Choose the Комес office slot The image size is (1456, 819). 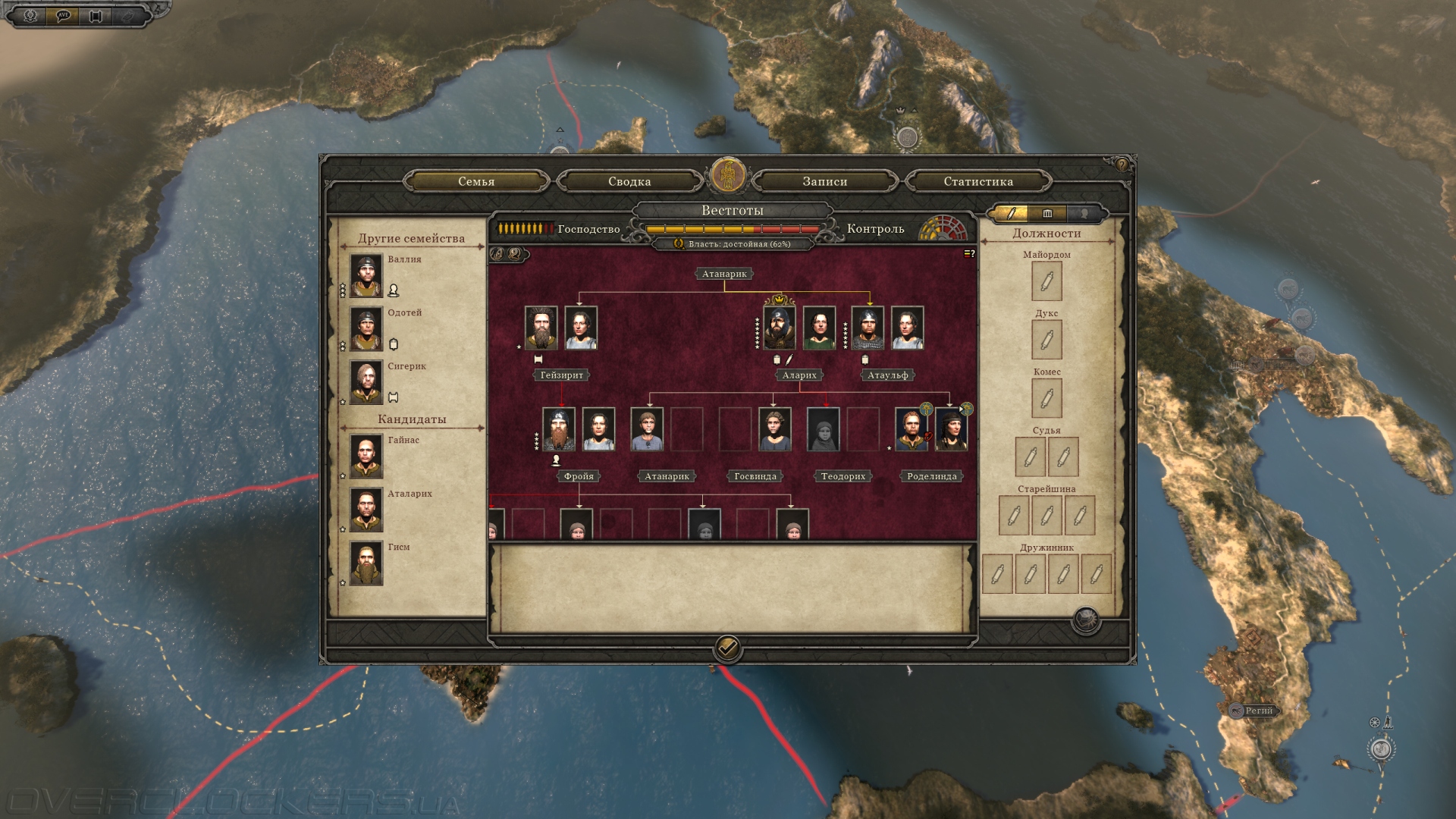pyautogui.click(x=1046, y=398)
